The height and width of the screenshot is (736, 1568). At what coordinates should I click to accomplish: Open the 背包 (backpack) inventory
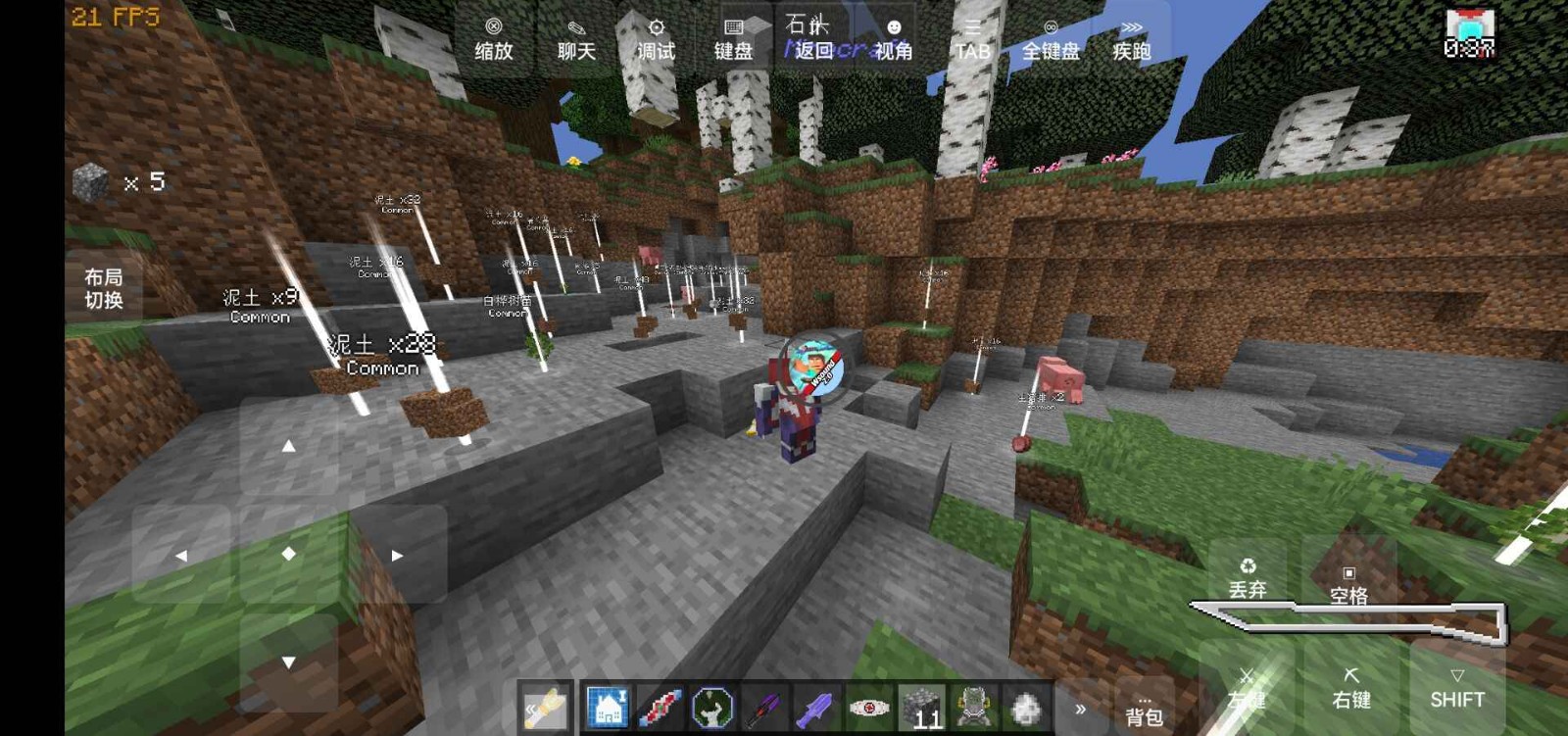click(1144, 710)
